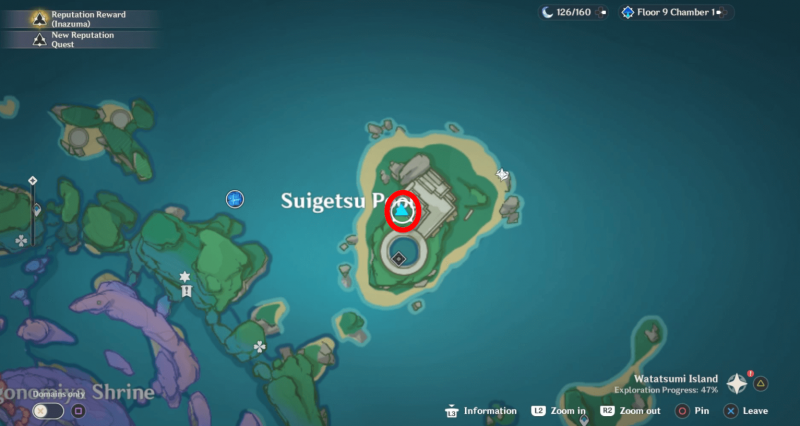Select the white marker on the island's east shore

pyautogui.click(x=503, y=174)
